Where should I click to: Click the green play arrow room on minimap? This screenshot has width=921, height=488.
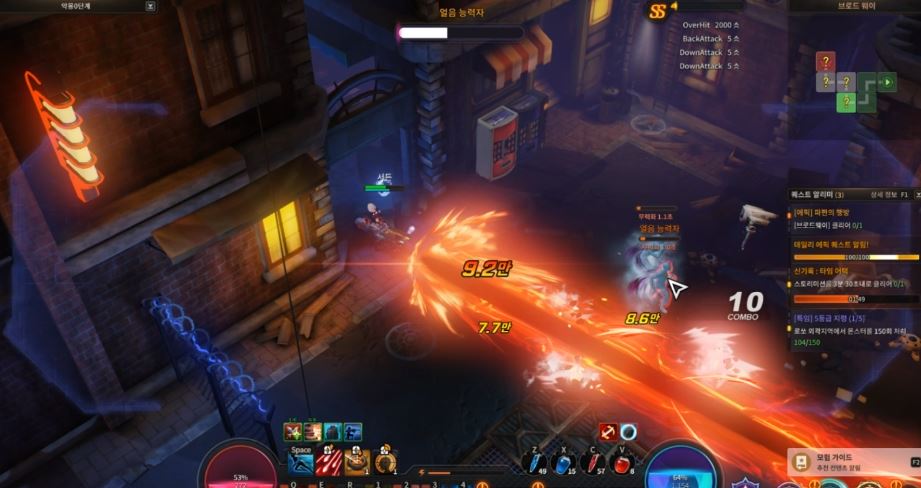point(887,82)
